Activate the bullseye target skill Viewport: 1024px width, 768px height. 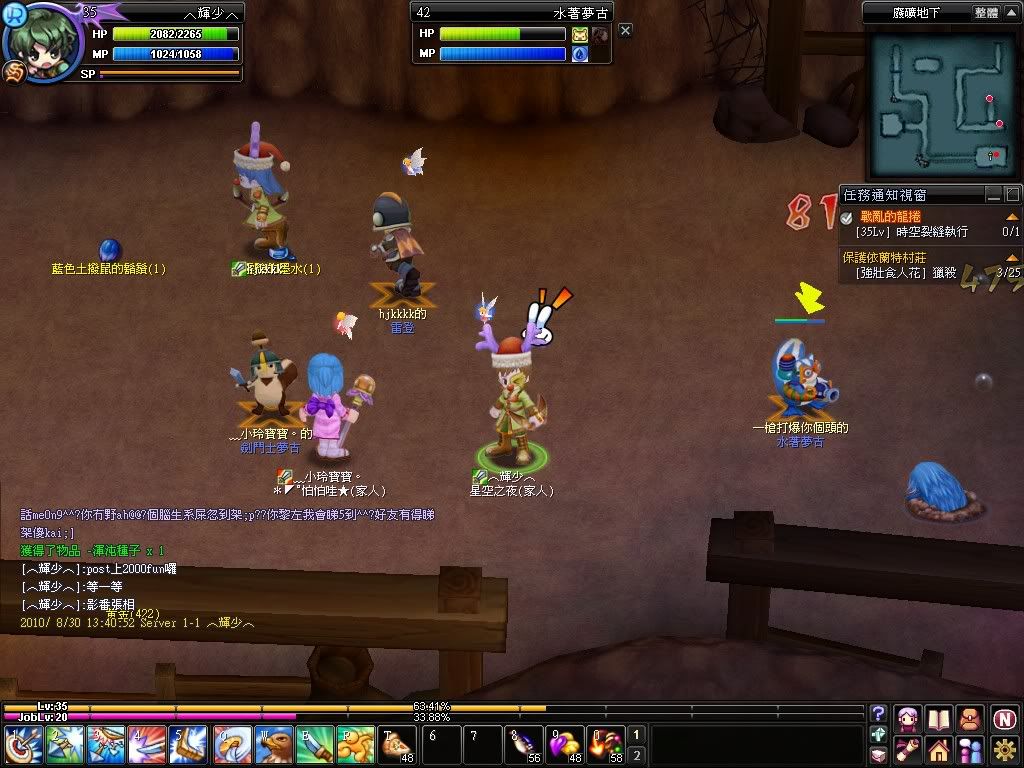24,745
